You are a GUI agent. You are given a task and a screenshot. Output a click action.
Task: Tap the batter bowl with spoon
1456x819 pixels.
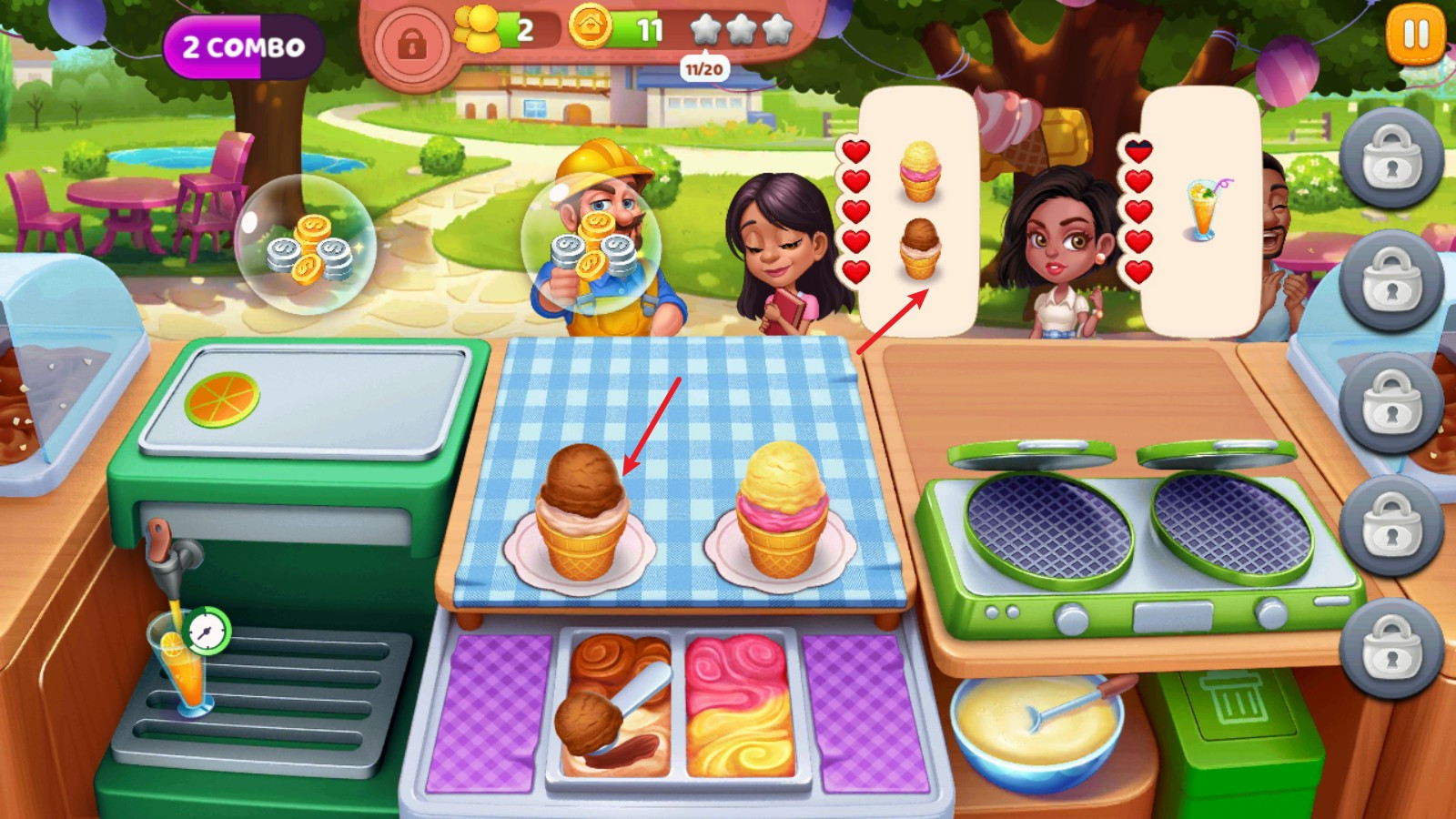pyautogui.click(x=1037, y=725)
